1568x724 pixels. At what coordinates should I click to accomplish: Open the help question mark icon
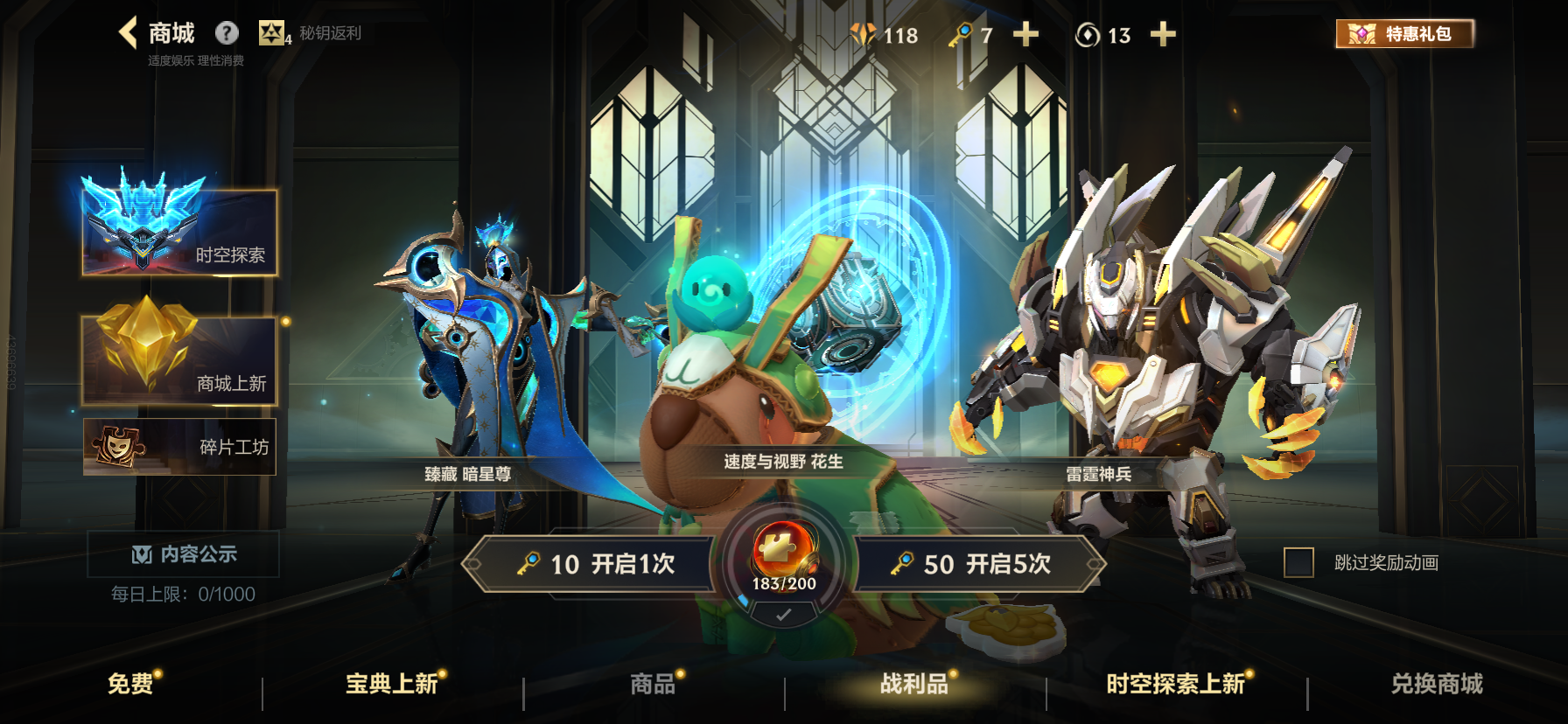click(227, 33)
